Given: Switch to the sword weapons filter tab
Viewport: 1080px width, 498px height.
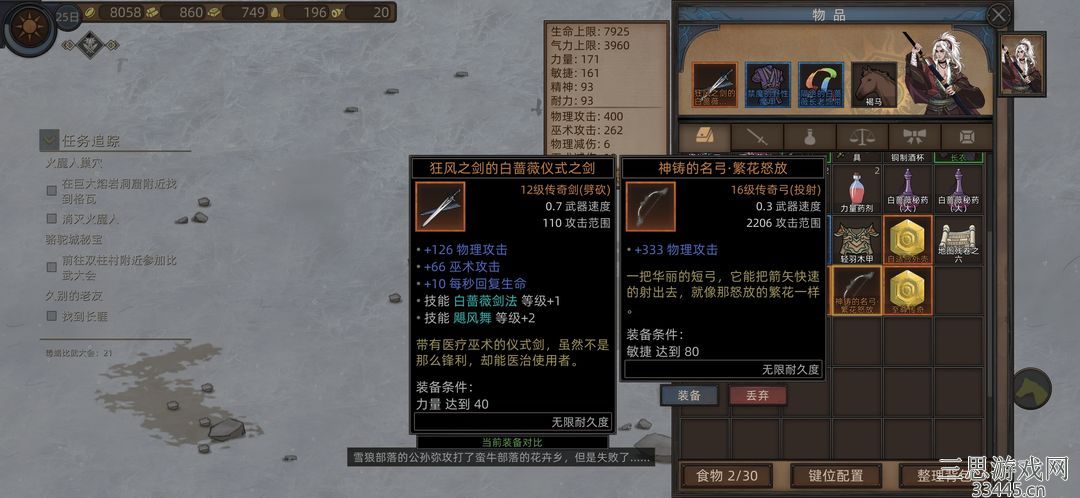Looking at the screenshot, I should tap(756, 136).
